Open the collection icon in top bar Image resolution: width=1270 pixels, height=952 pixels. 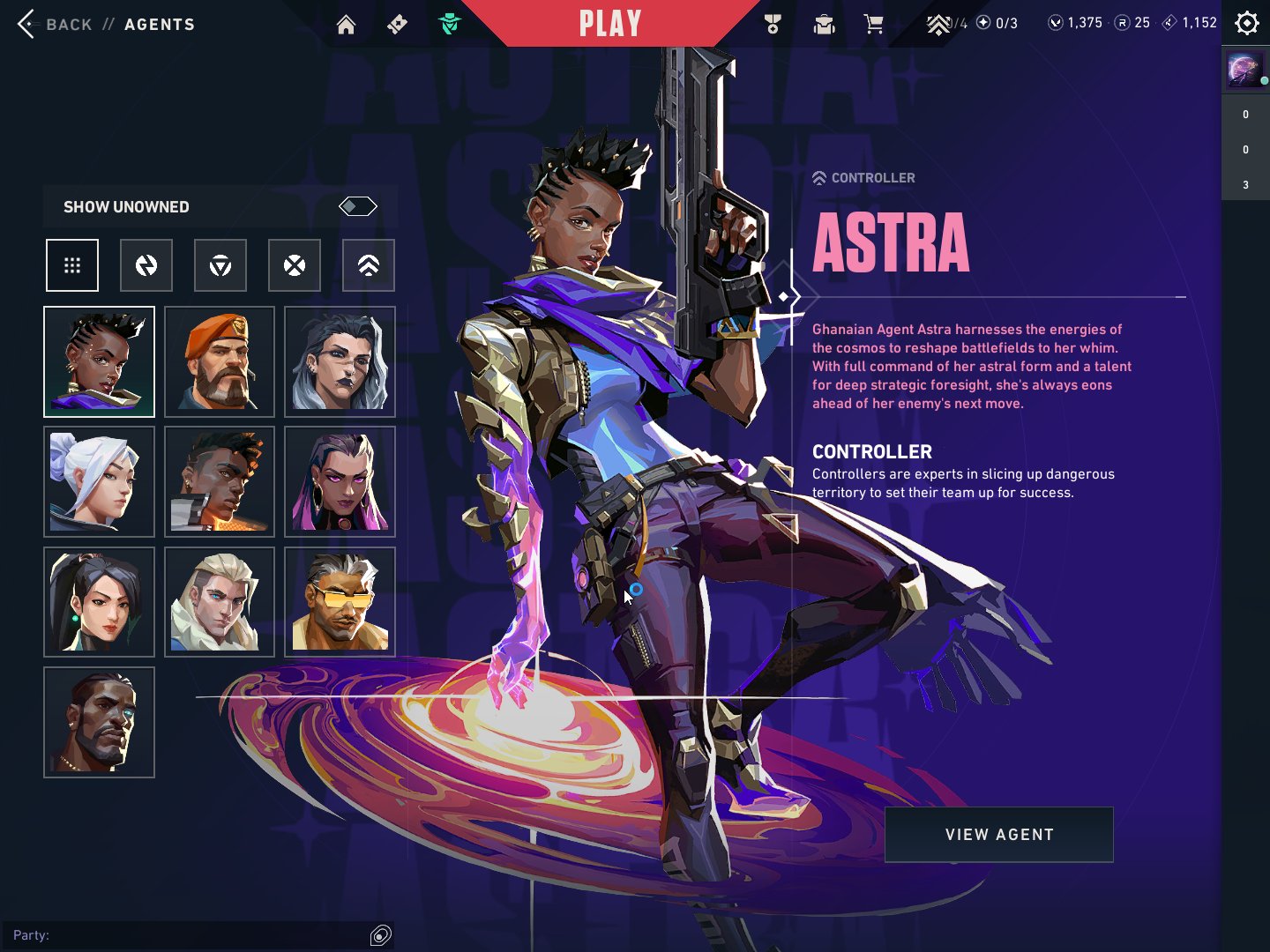pos(824,25)
